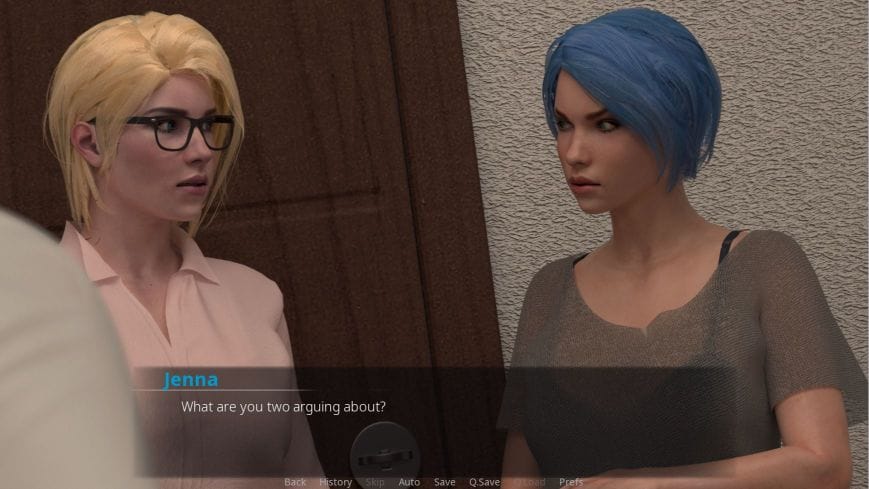Quick load with Q.Load
This screenshot has height=489, width=869.
coord(529,482)
